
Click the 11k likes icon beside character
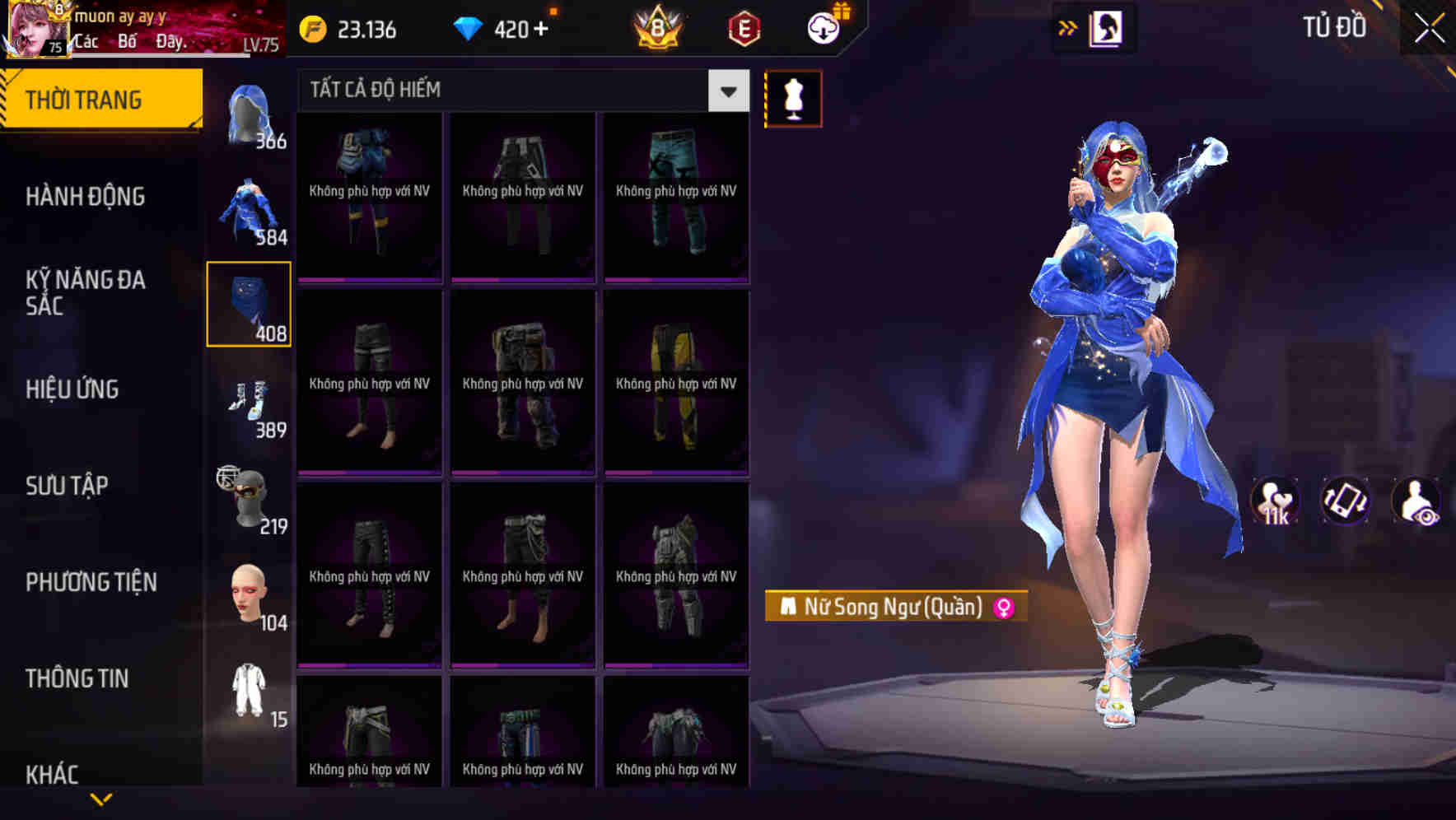click(1275, 501)
